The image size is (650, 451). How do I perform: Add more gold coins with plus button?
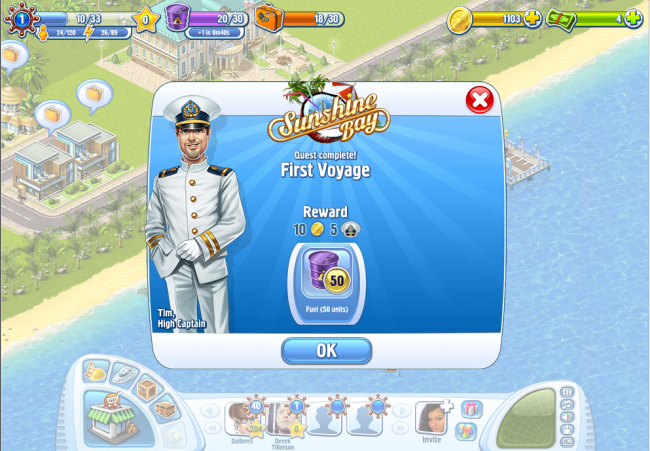pyautogui.click(x=533, y=18)
